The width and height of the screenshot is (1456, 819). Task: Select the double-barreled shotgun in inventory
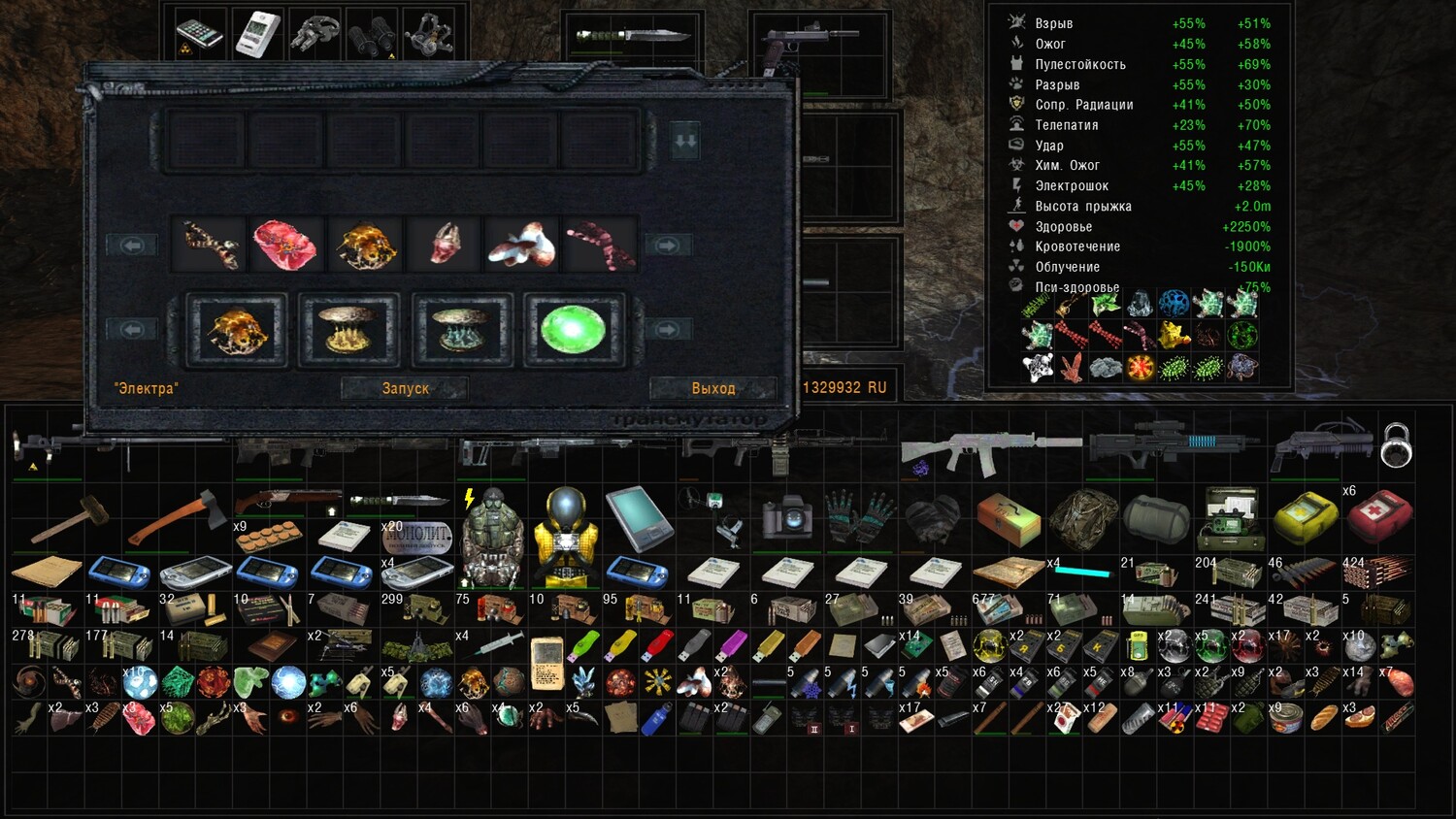(286, 503)
